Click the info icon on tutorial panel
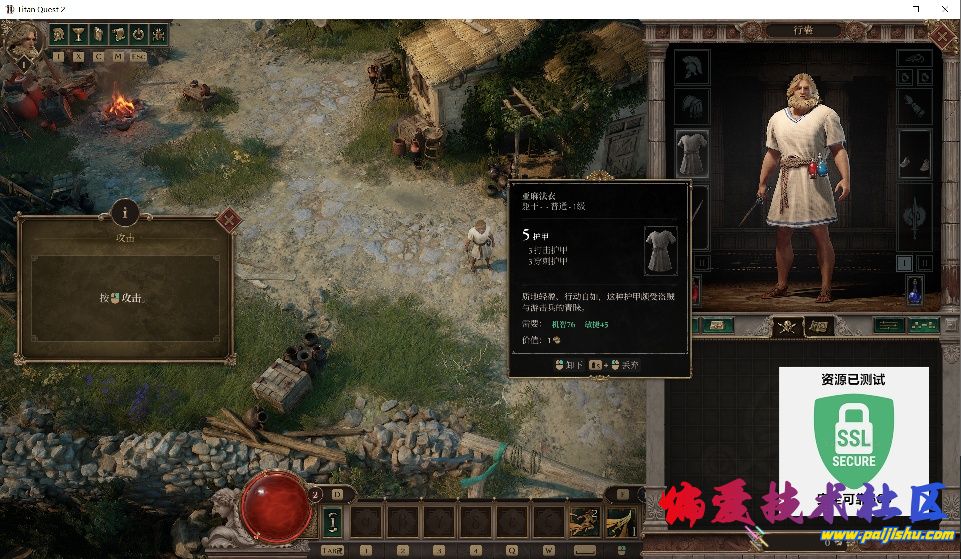The height and width of the screenshot is (559, 961). pyautogui.click(x=125, y=211)
